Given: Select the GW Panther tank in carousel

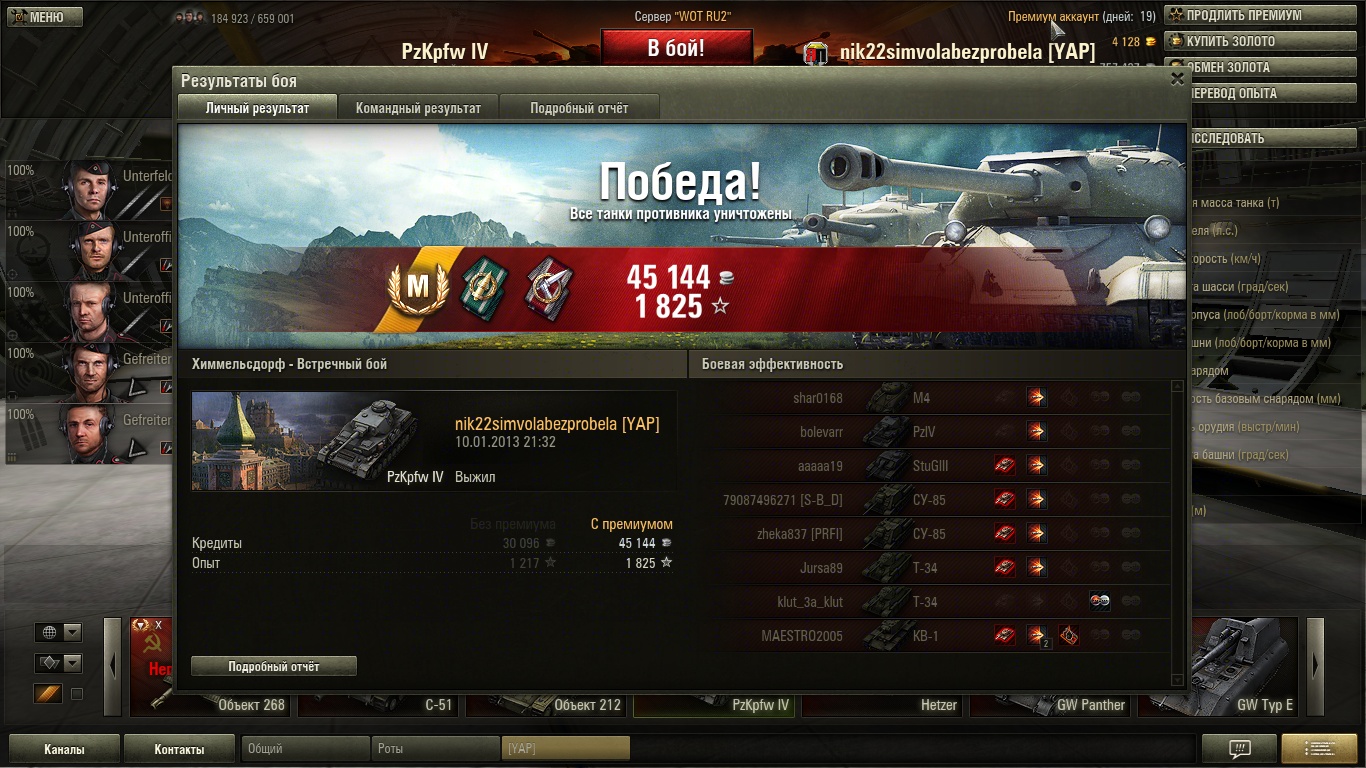Looking at the screenshot, I should (1050, 704).
